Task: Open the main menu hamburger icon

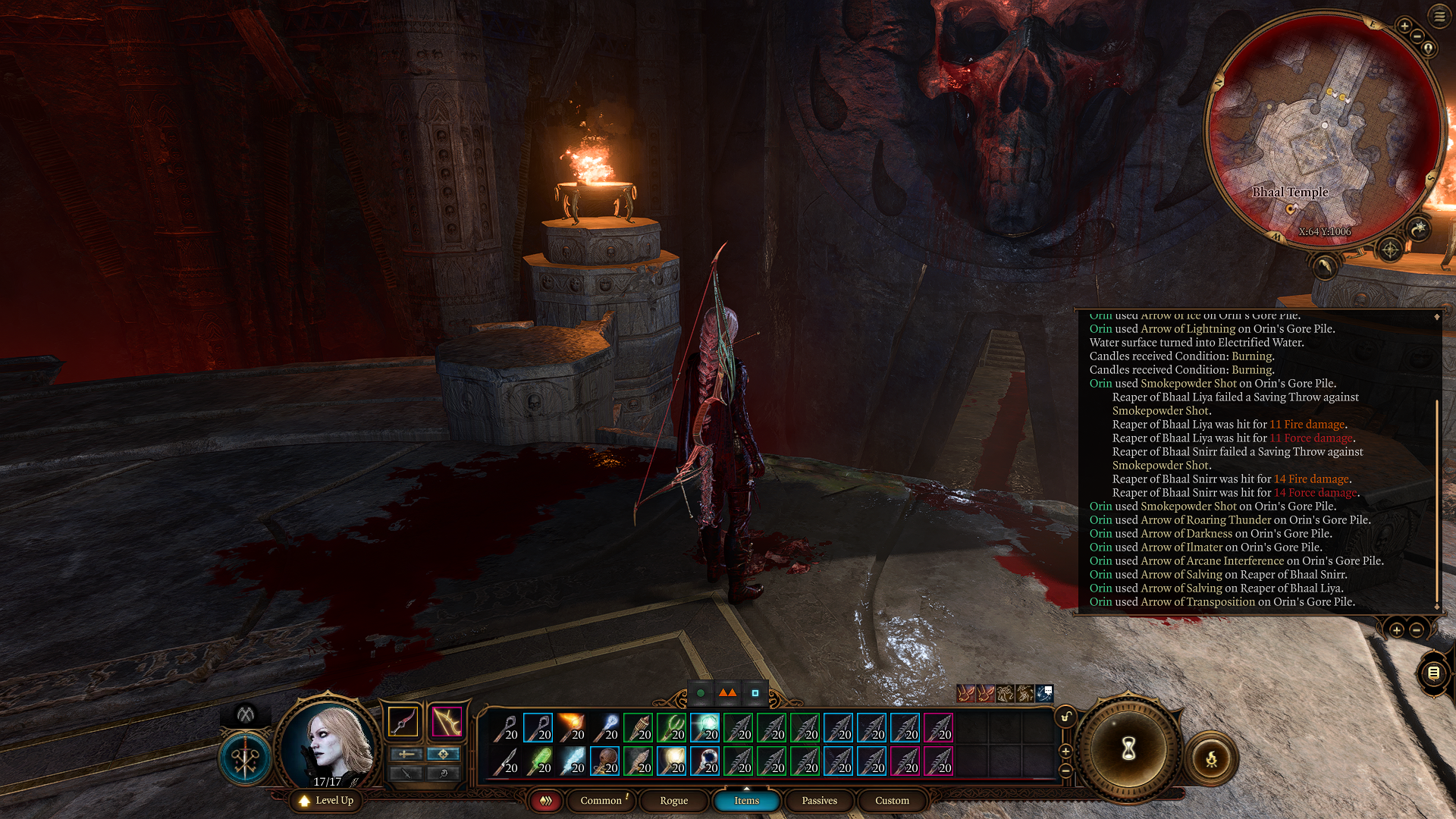Action: click(x=1439, y=16)
